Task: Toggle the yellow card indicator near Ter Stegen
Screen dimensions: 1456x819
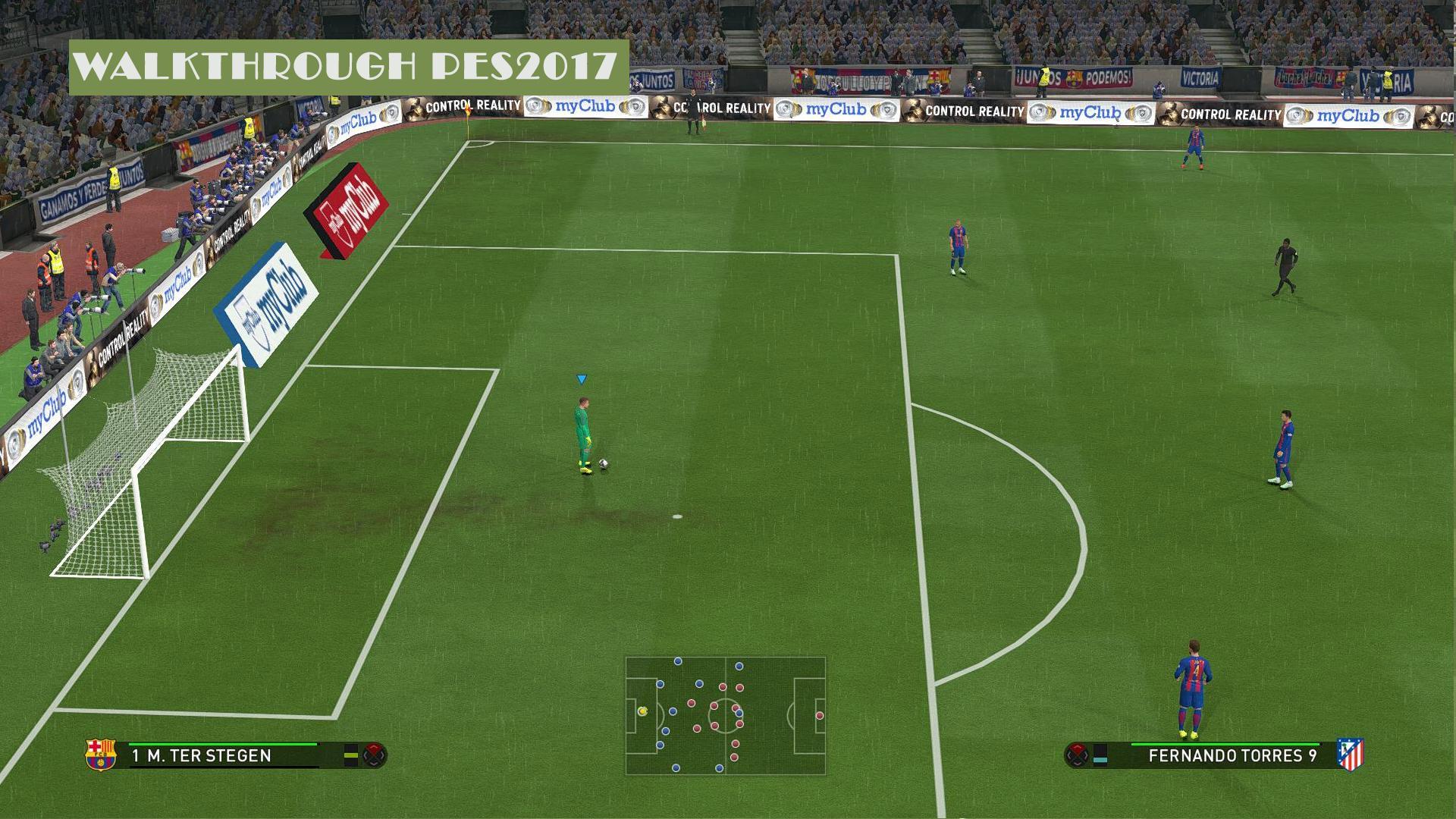Action: (x=350, y=756)
